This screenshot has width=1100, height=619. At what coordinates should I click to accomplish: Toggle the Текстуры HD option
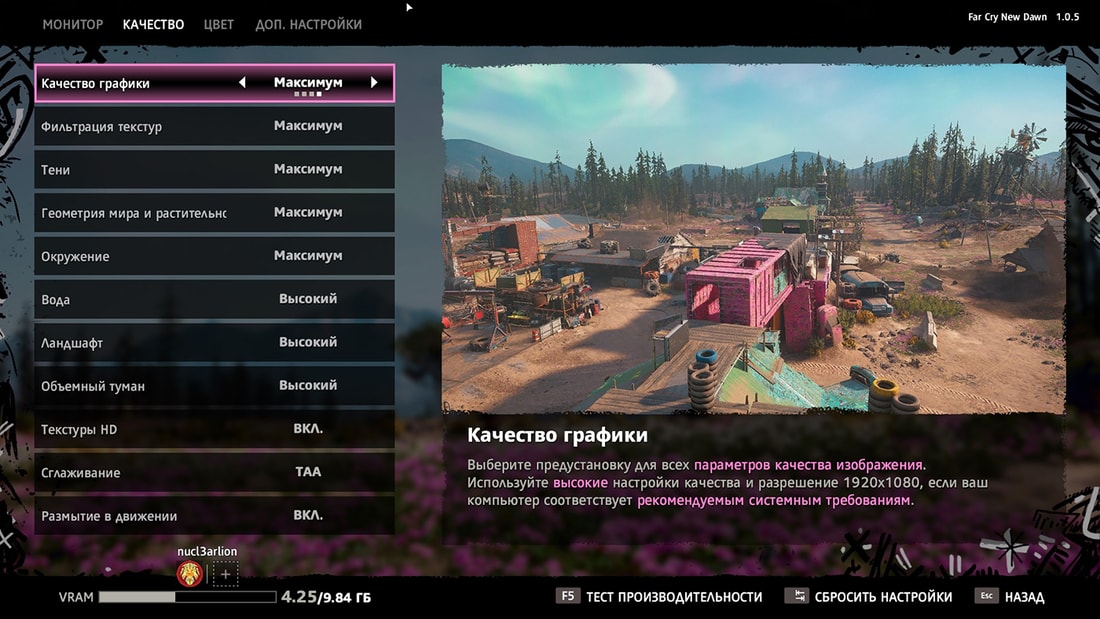click(214, 430)
